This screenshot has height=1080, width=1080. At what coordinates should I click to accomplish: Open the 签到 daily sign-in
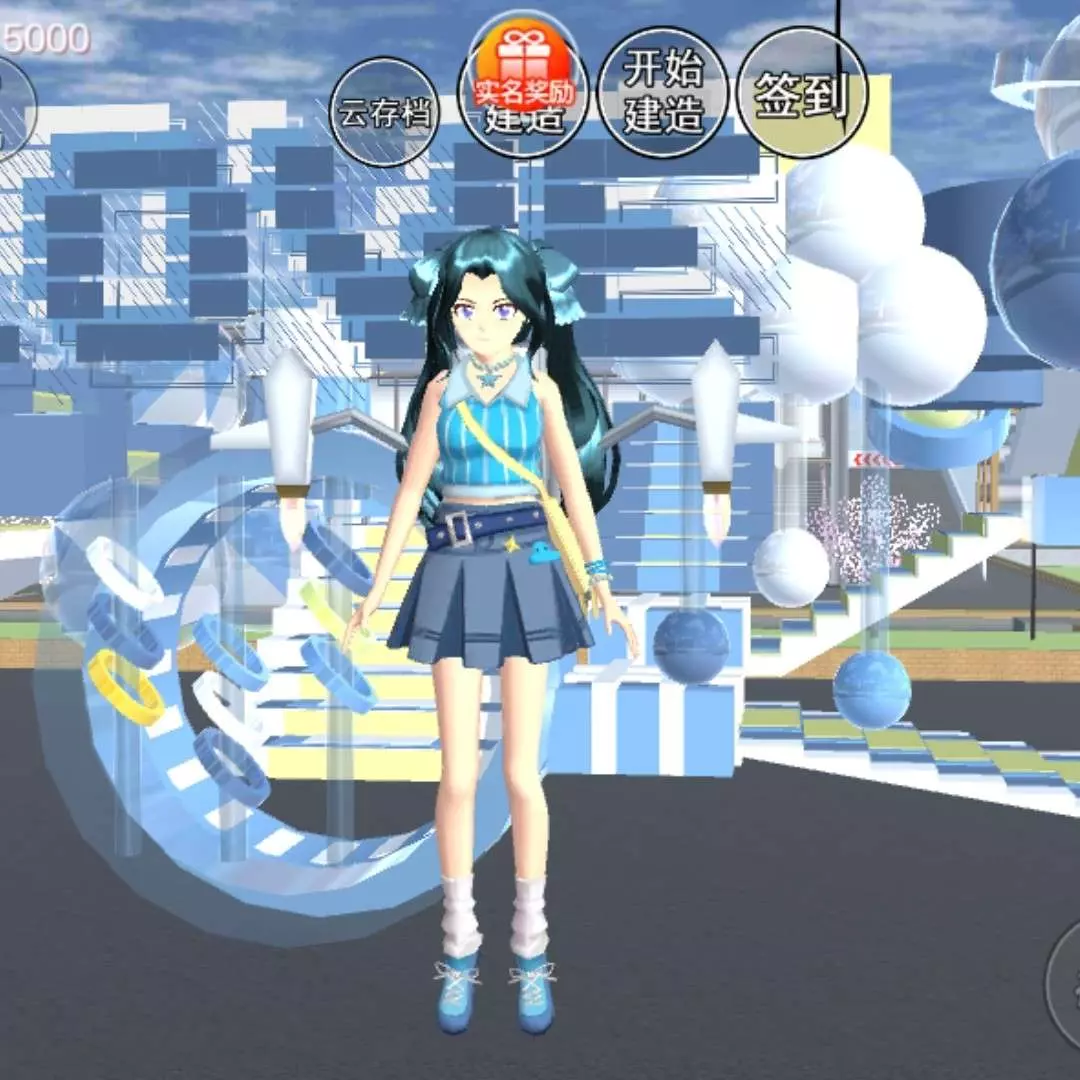[801, 93]
